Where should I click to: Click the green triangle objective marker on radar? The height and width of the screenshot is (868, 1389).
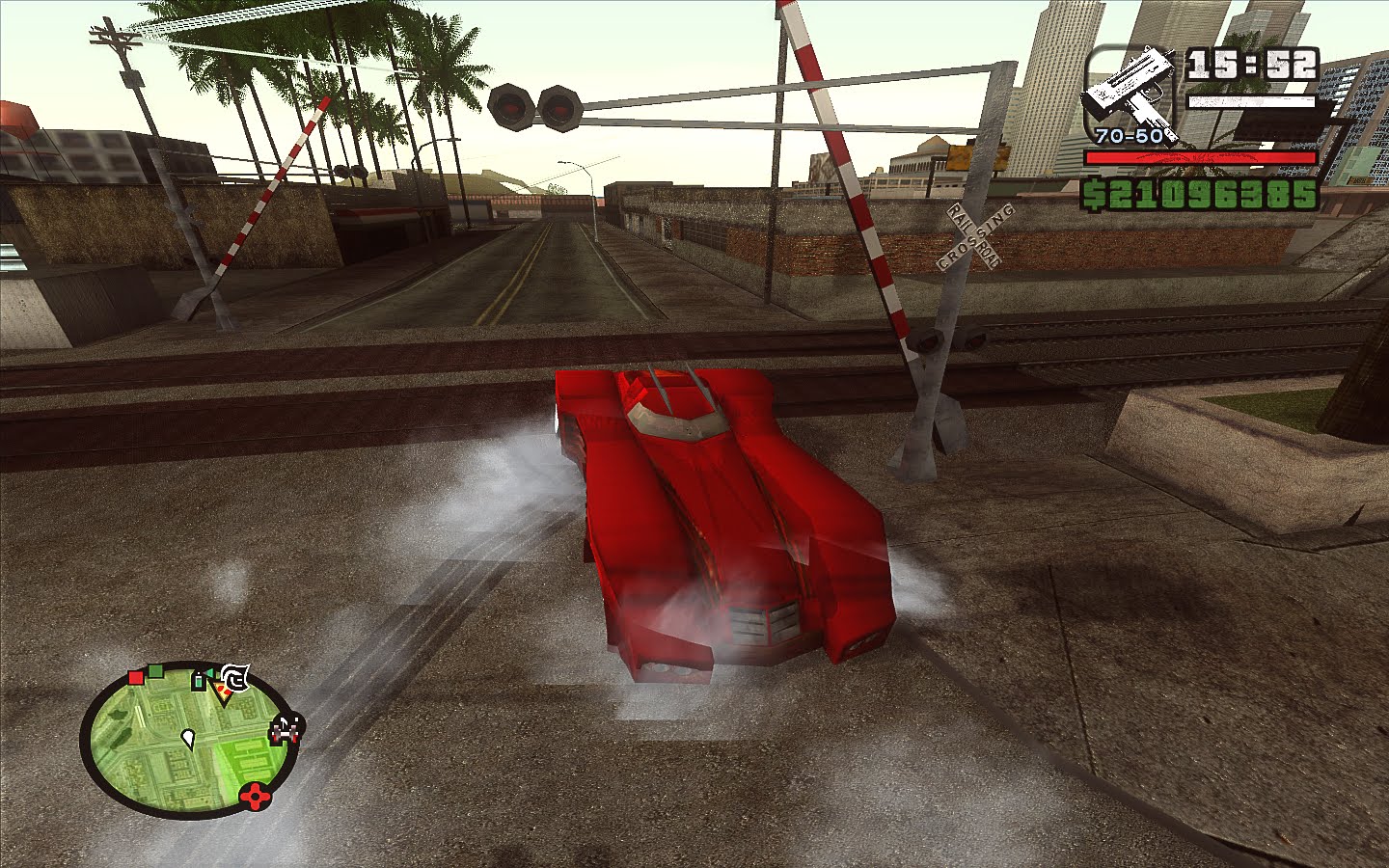(x=209, y=673)
